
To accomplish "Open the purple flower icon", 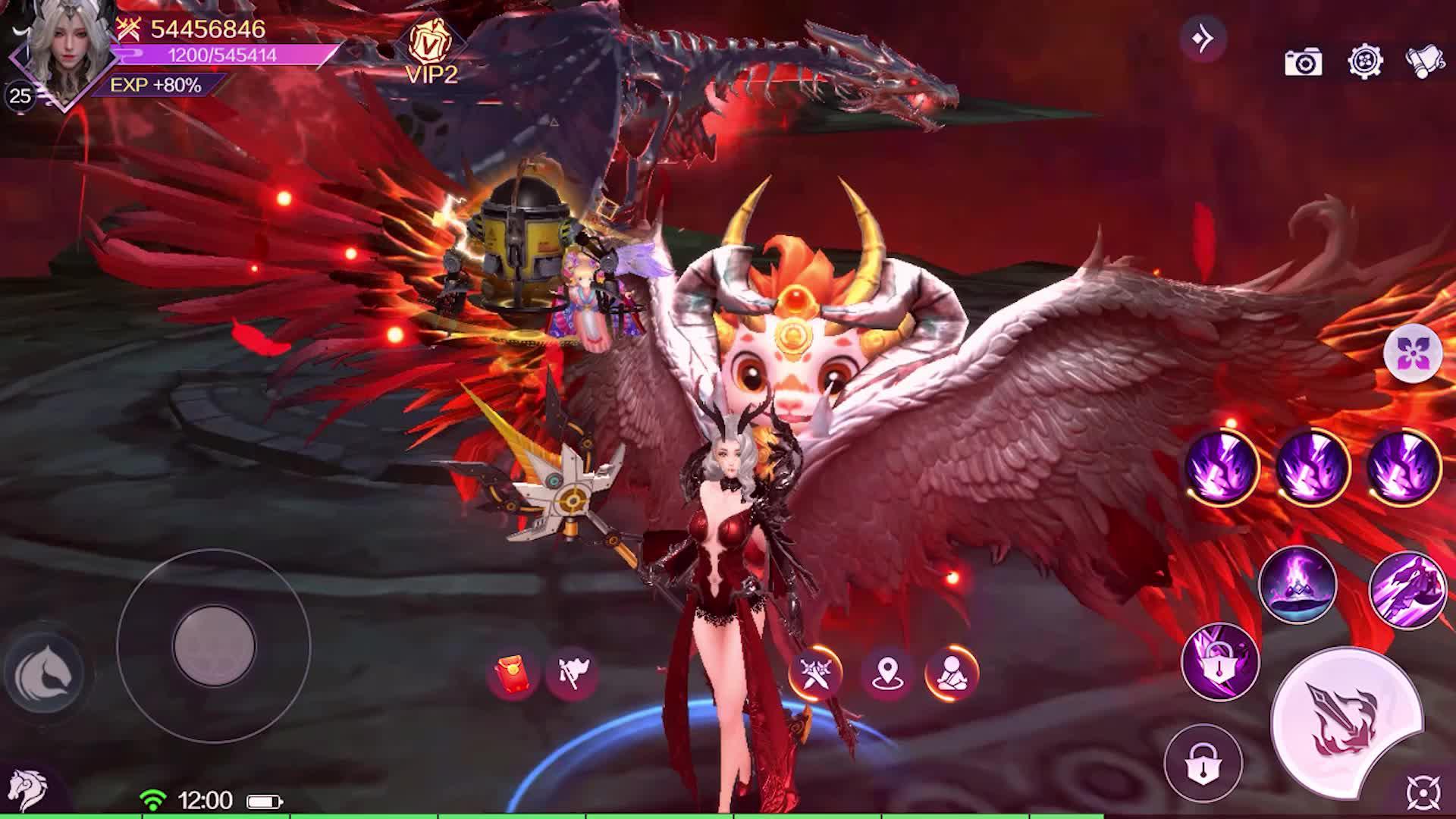I will tap(1412, 353).
